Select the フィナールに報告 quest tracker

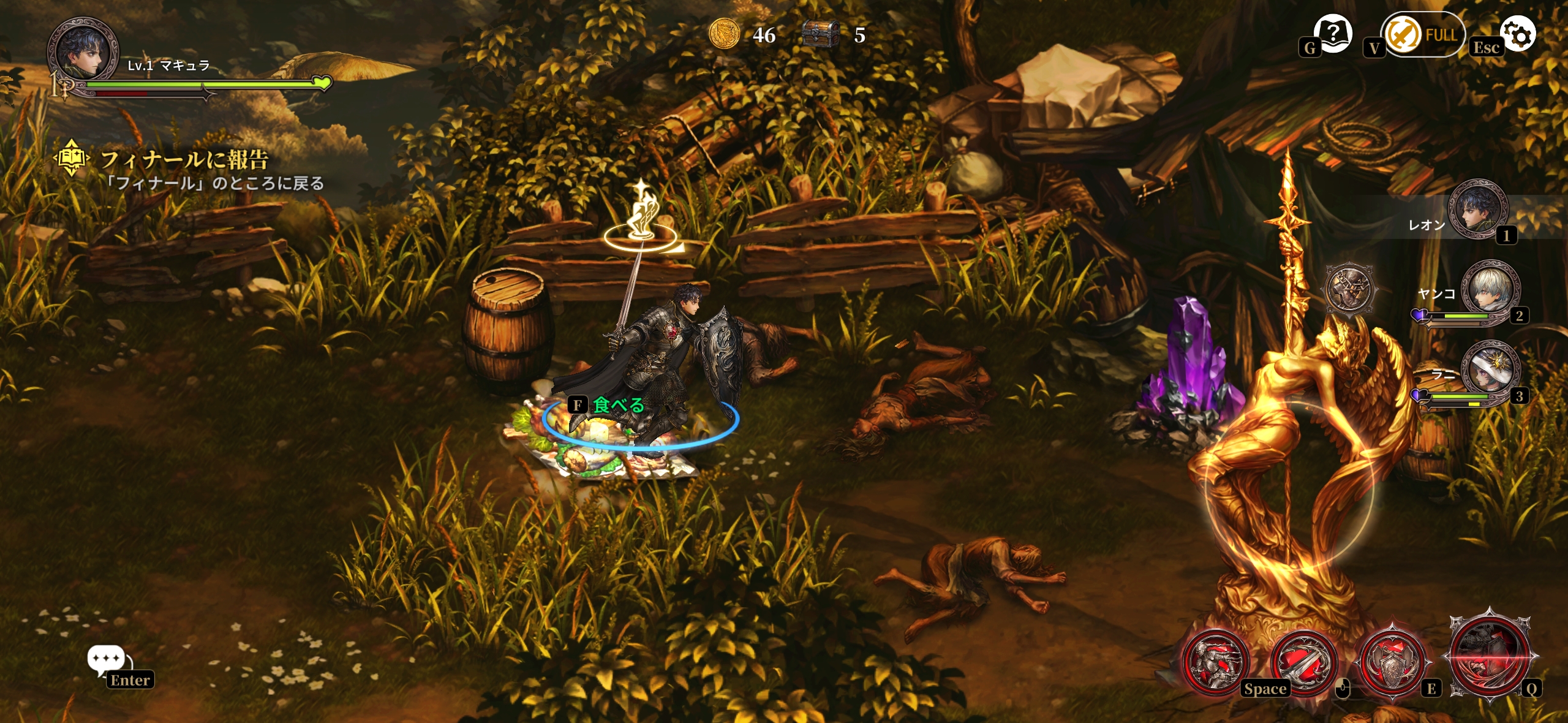pos(184,161)
